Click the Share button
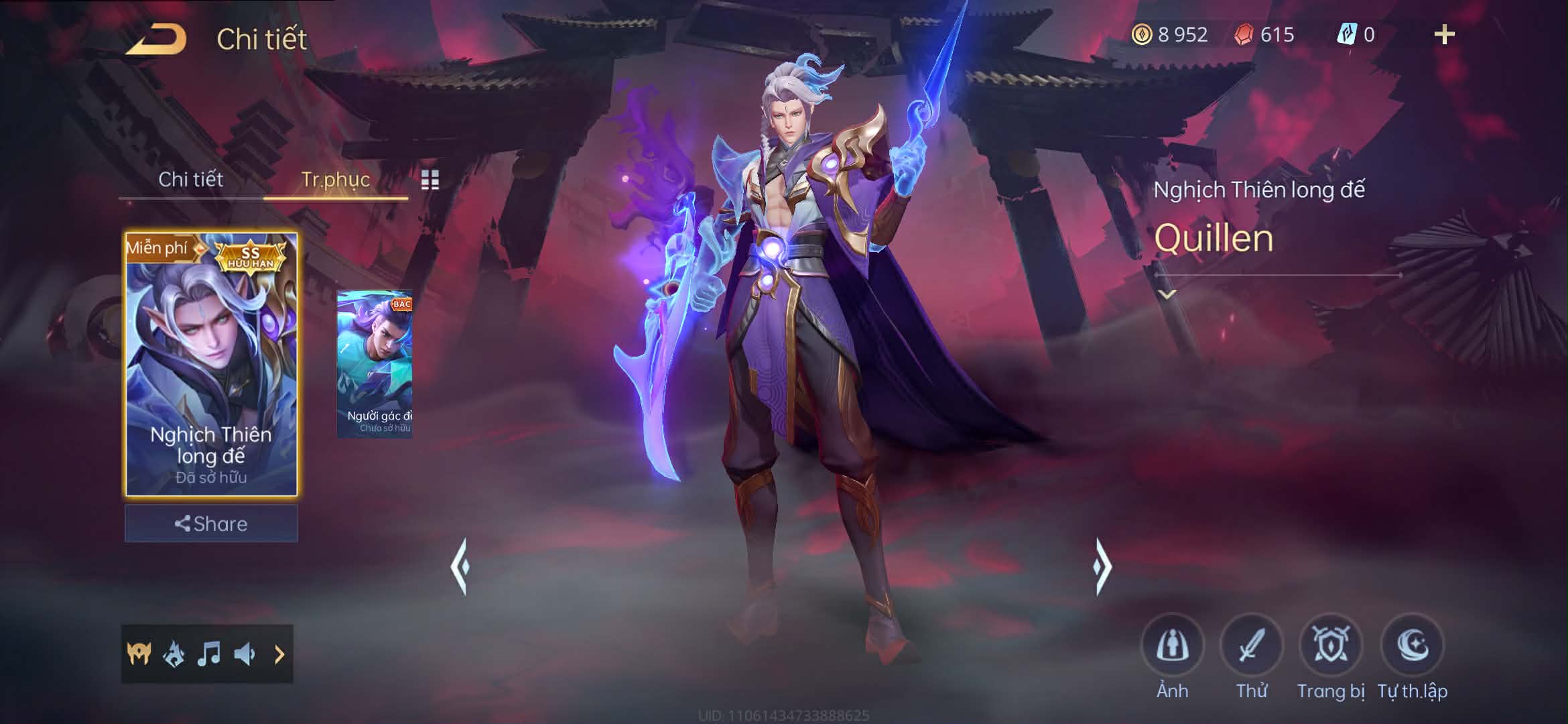 coord(211,524)
